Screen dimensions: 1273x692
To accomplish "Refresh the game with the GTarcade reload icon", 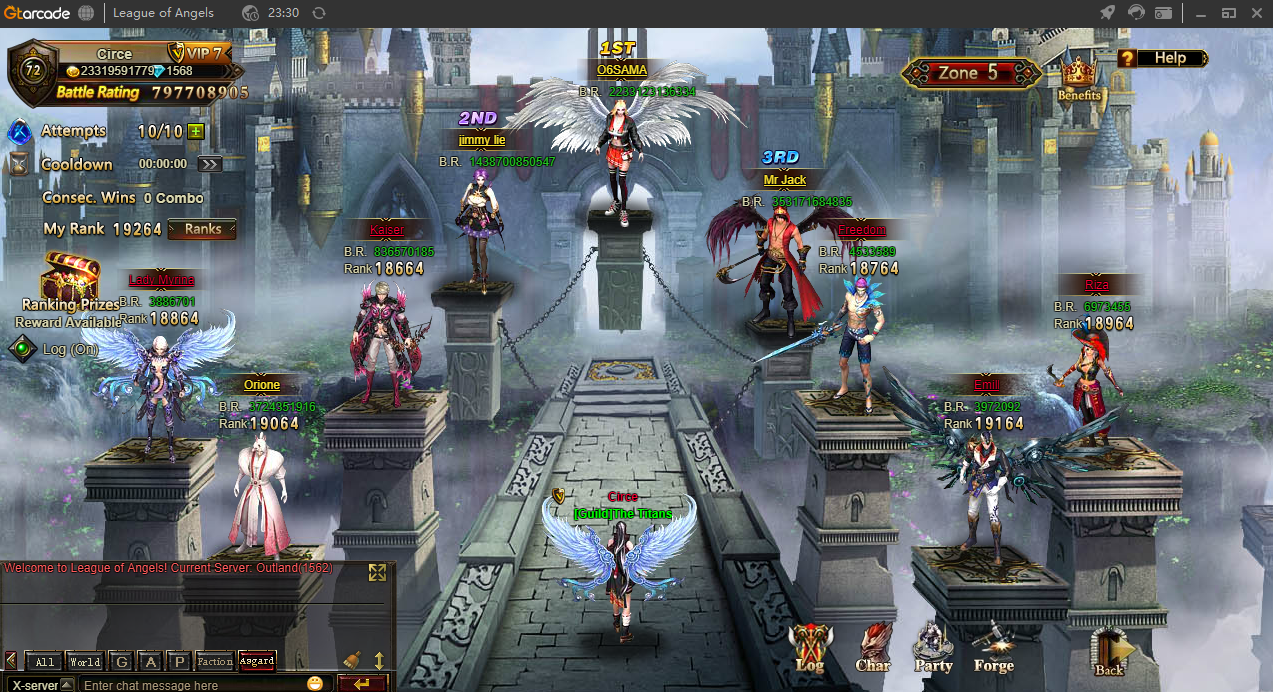I will [x=319, y=13].
